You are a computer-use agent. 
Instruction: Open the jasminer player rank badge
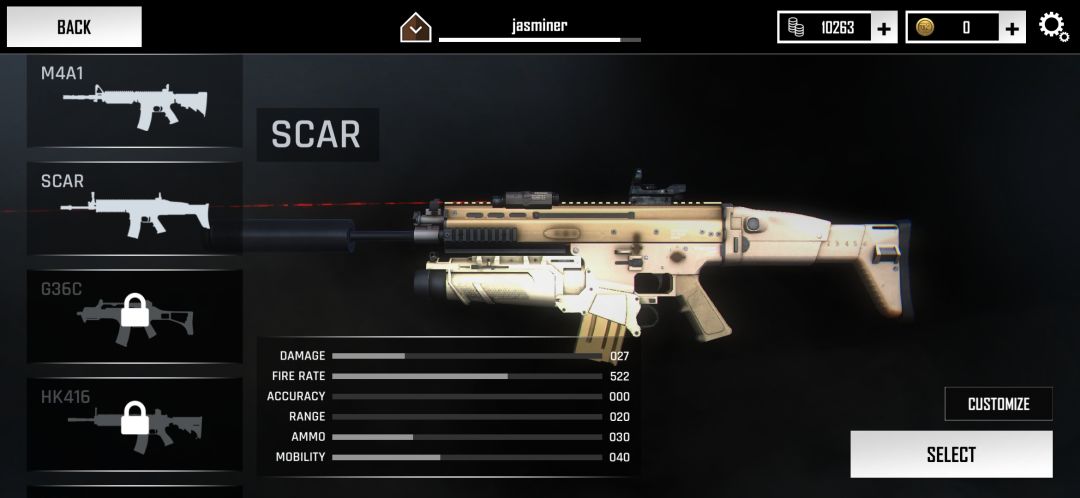(415, 28)
